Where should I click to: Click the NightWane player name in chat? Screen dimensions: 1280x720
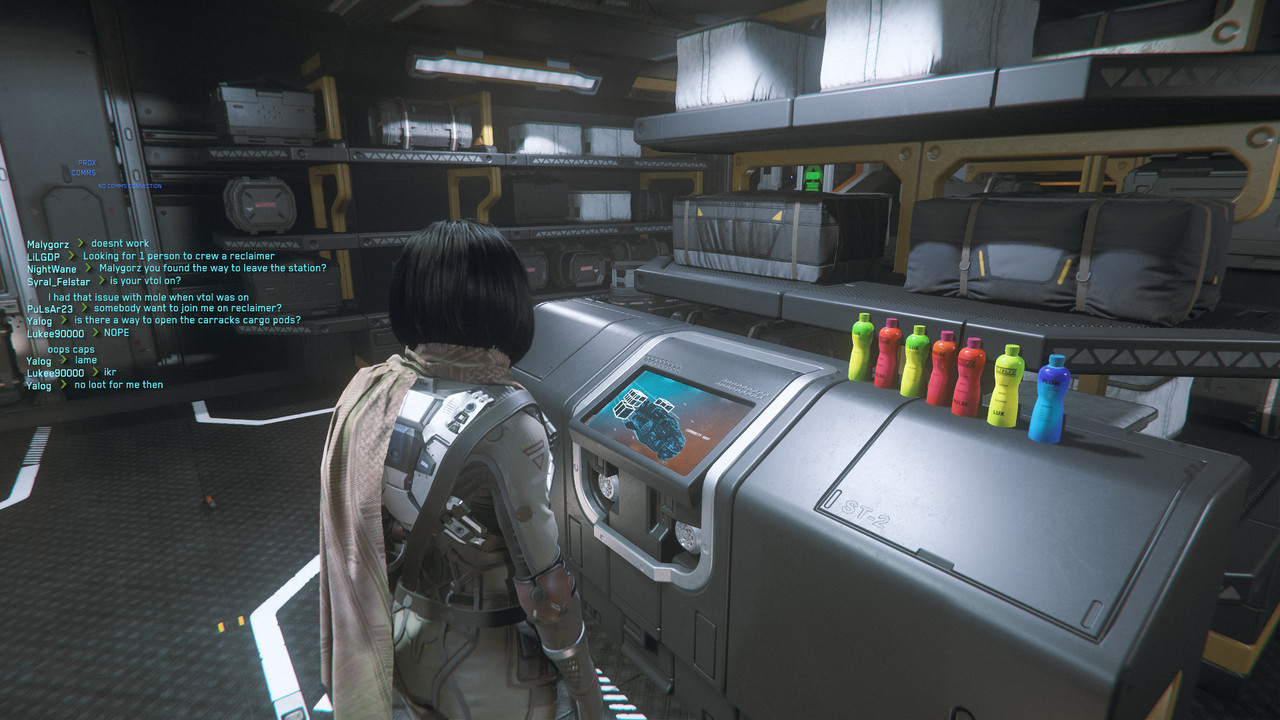click(x=51, y=269)
